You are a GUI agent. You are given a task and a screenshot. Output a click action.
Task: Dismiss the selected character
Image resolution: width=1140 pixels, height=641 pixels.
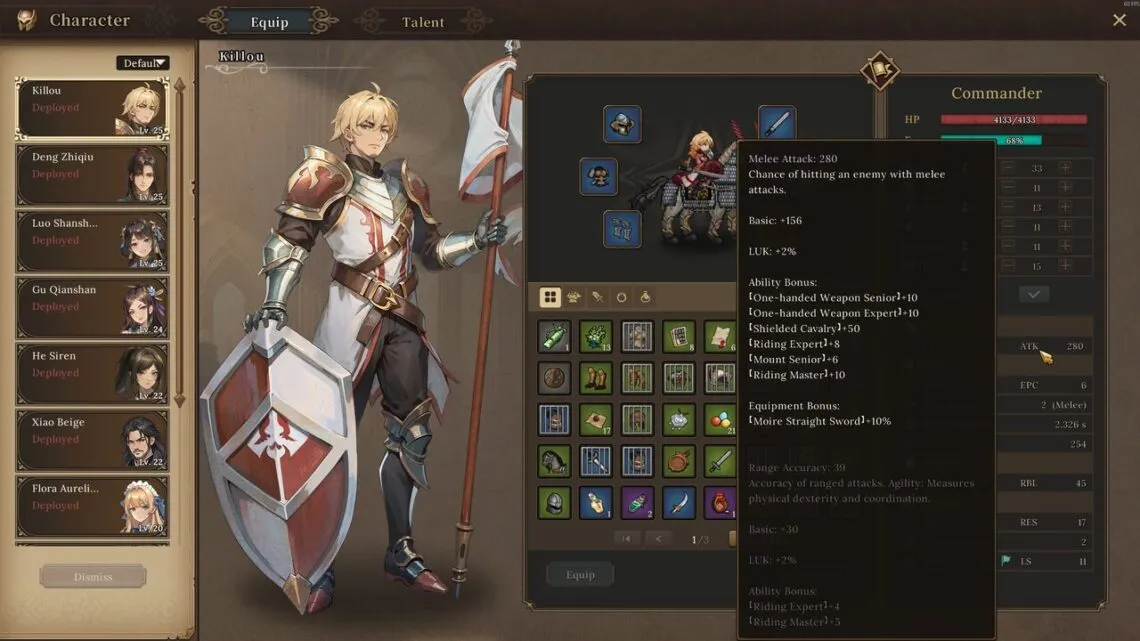tap(93, 577)
